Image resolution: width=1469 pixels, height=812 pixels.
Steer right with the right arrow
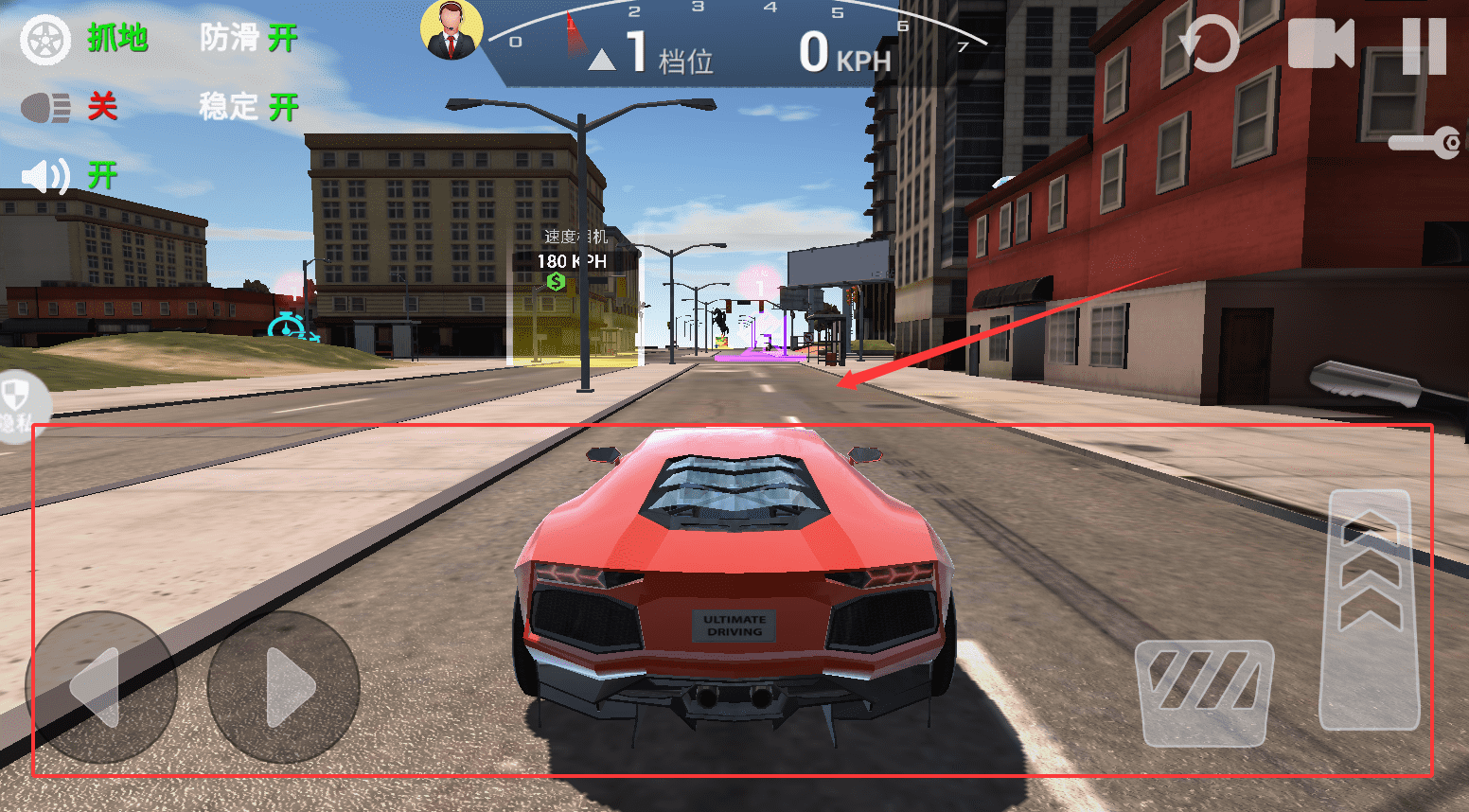click(284, 686)
